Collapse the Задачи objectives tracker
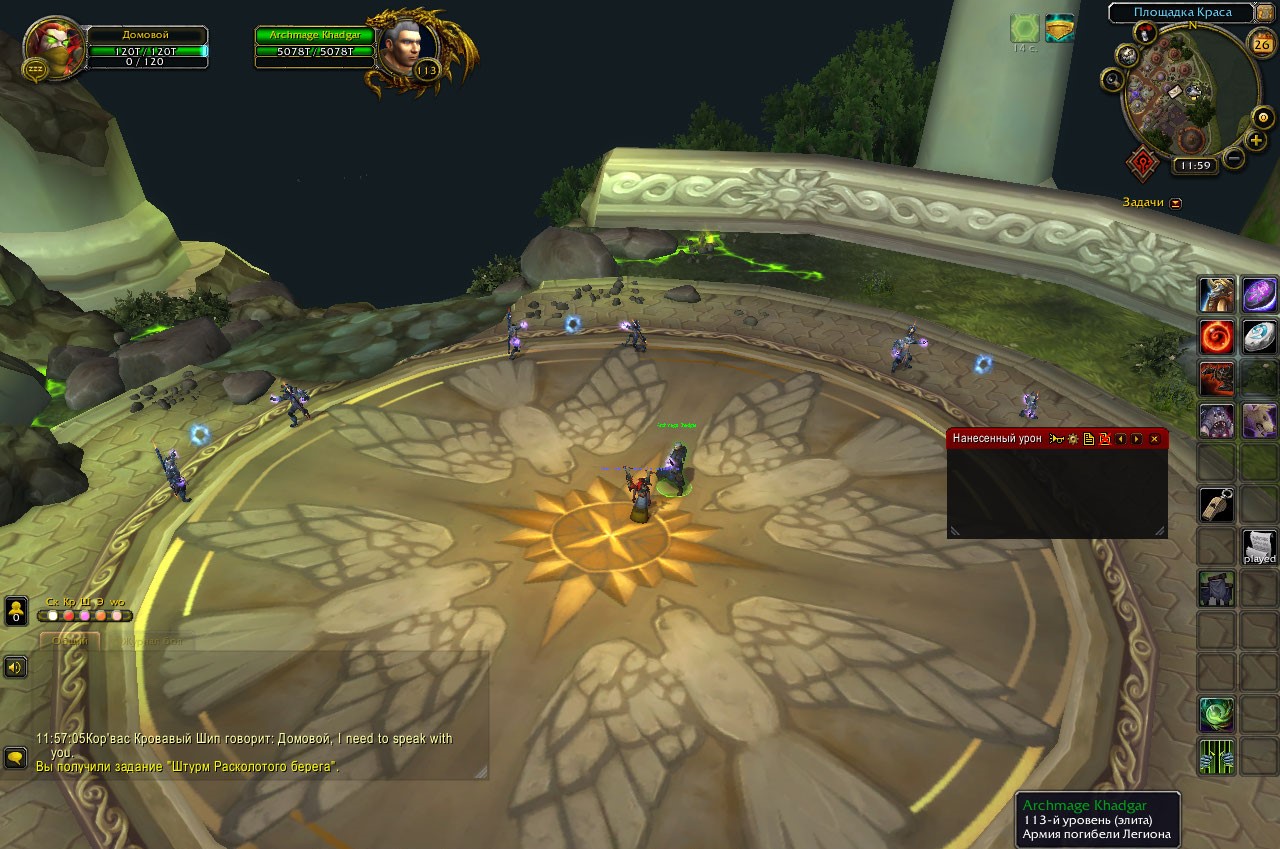1280x849 pixels. coord(1176,203)
